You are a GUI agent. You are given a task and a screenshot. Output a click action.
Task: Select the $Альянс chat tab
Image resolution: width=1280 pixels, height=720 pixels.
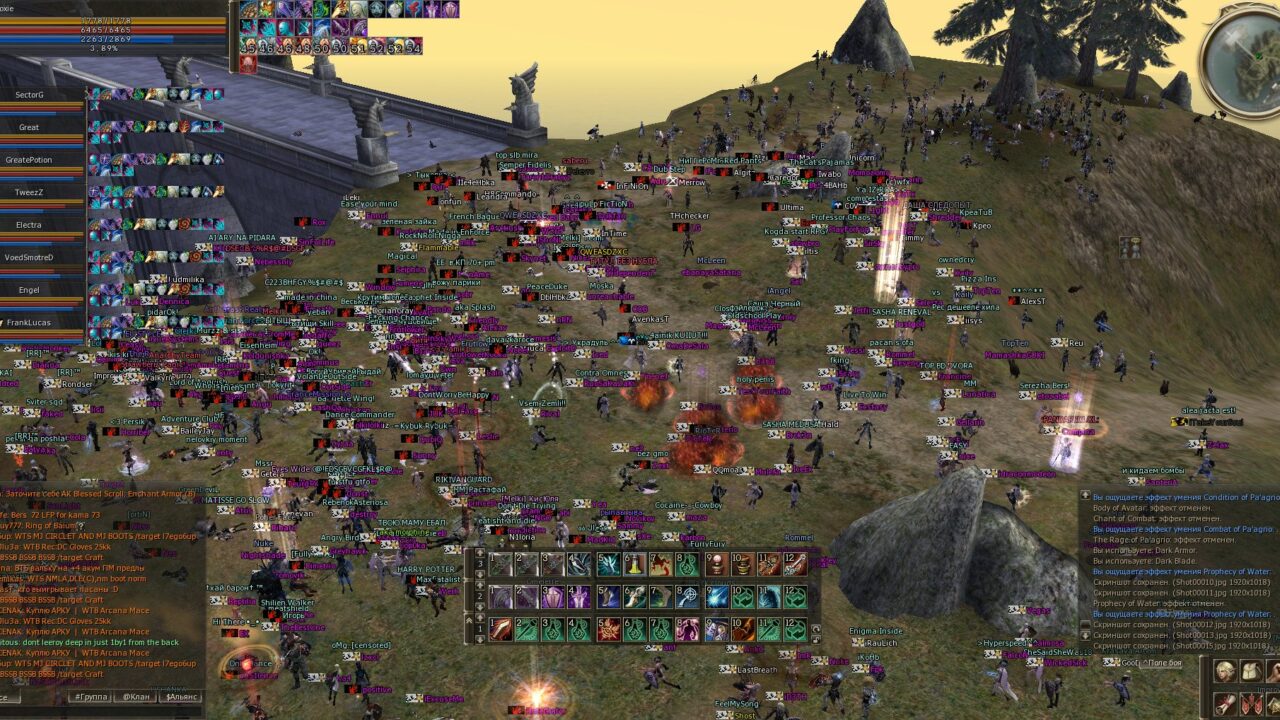180,696
